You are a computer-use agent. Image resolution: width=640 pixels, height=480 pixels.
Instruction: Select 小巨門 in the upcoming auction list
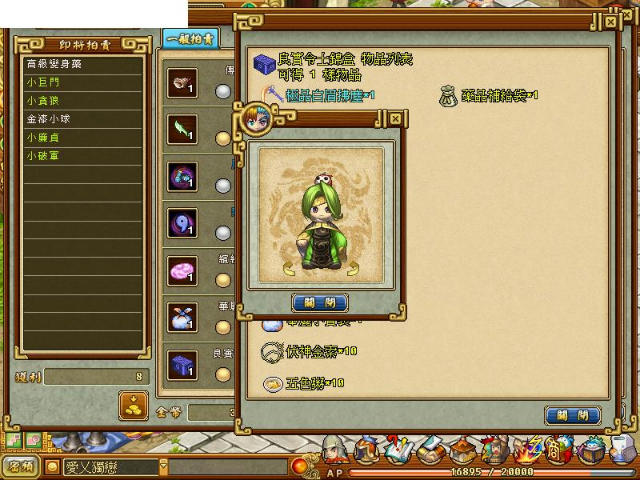click(x=43, y=81)
